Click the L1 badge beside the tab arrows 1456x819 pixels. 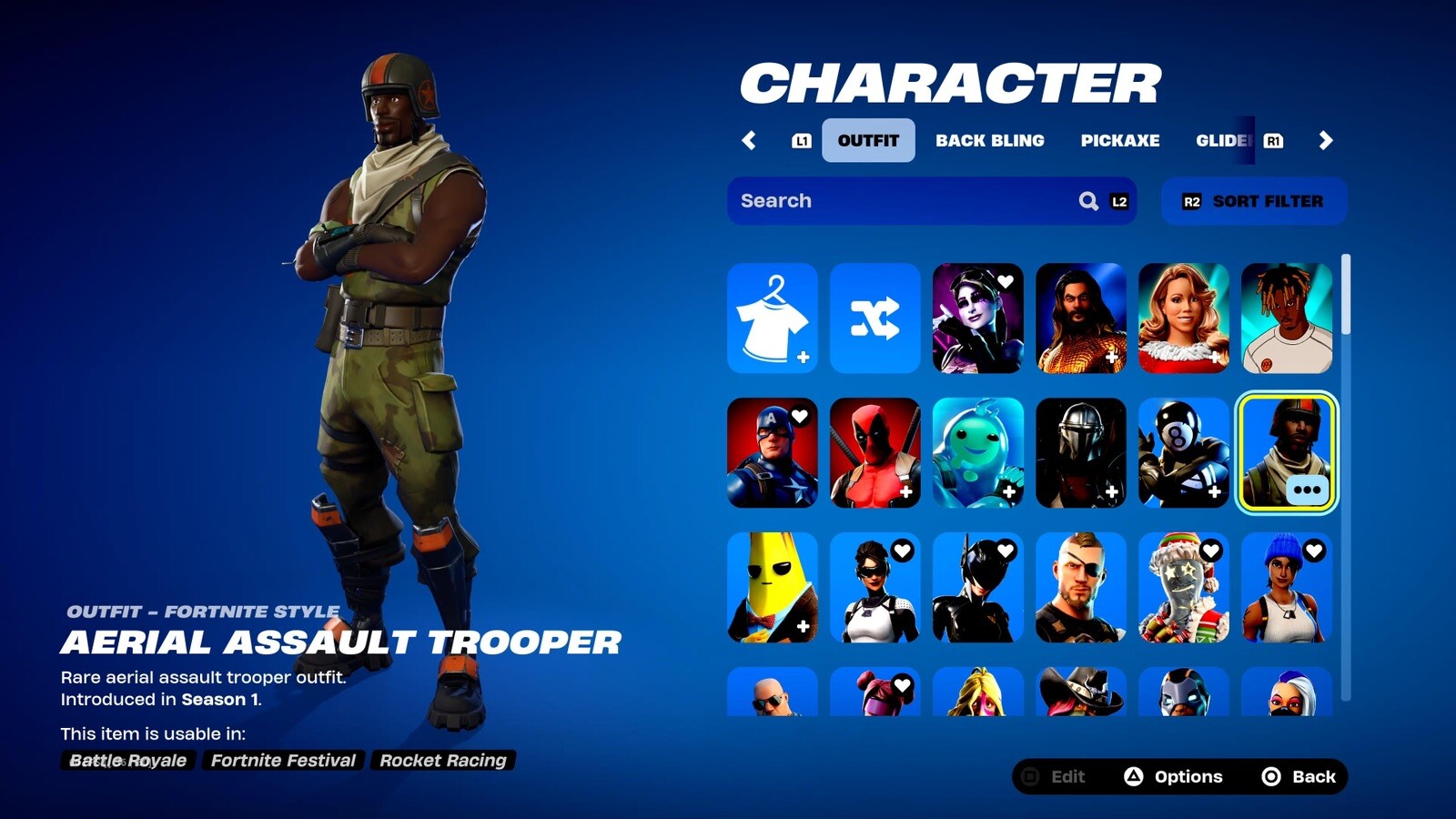(801, 140)
